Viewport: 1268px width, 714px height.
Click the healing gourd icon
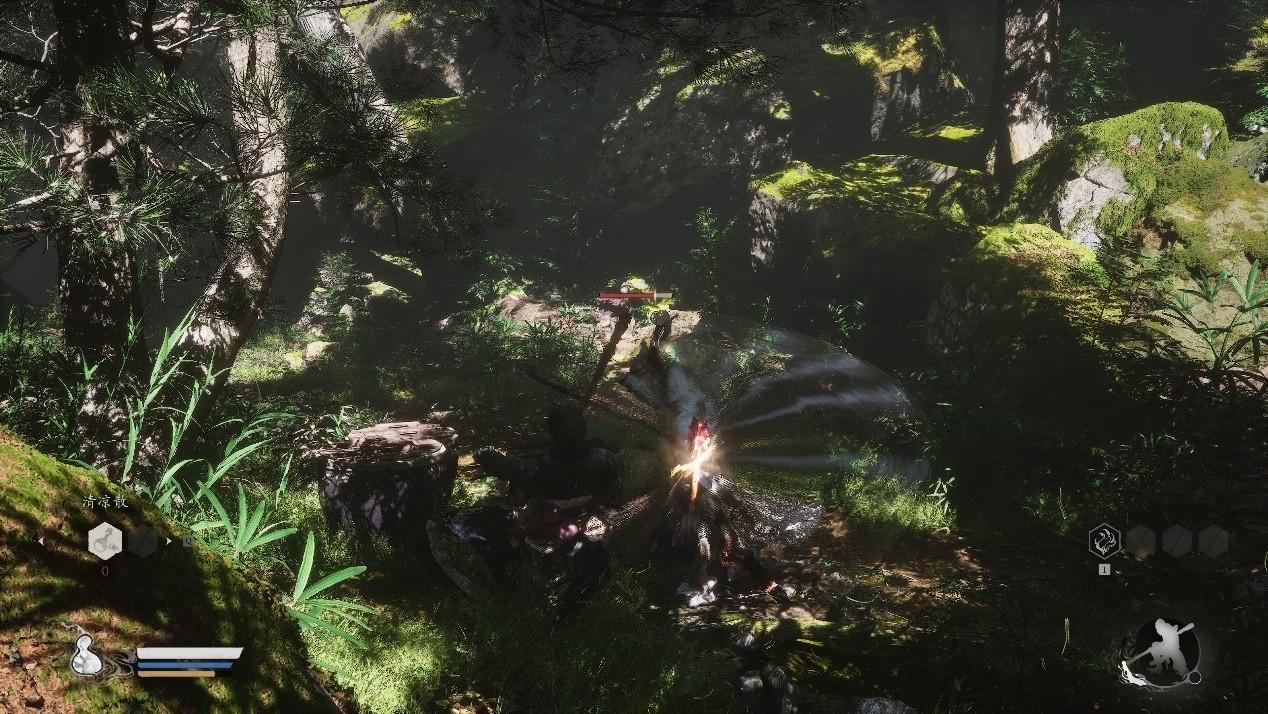tap(83, 658)
